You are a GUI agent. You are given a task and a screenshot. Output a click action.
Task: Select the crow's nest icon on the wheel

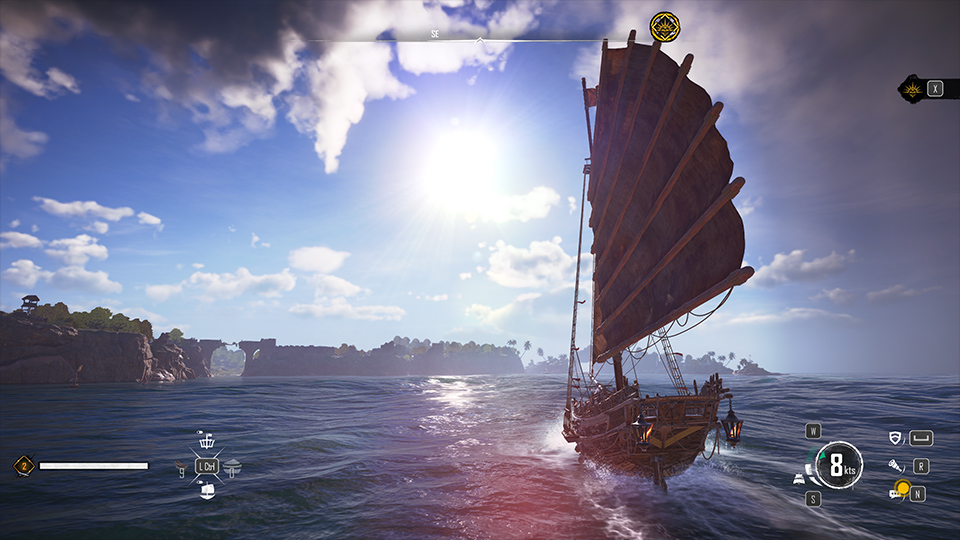pos(207,440)
